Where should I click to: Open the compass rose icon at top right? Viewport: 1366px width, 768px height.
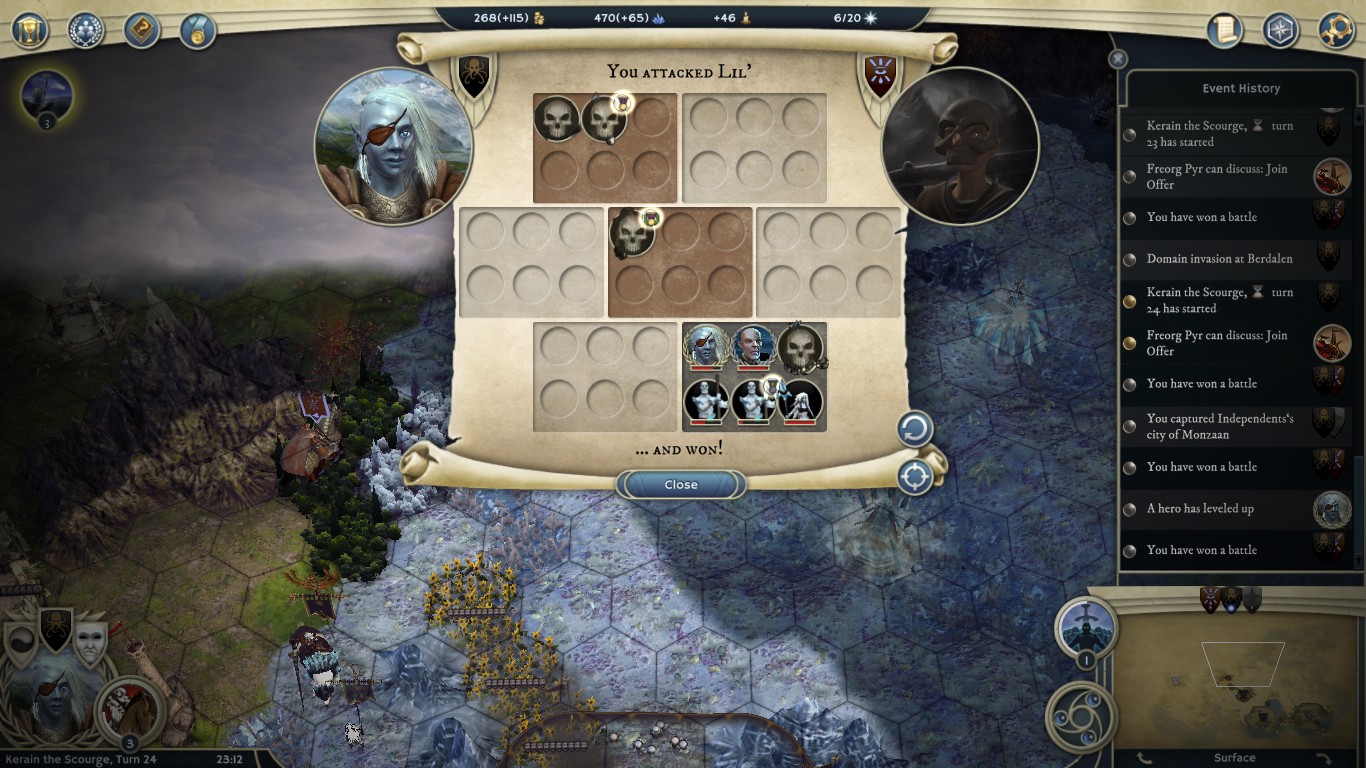pos(1280,30)
